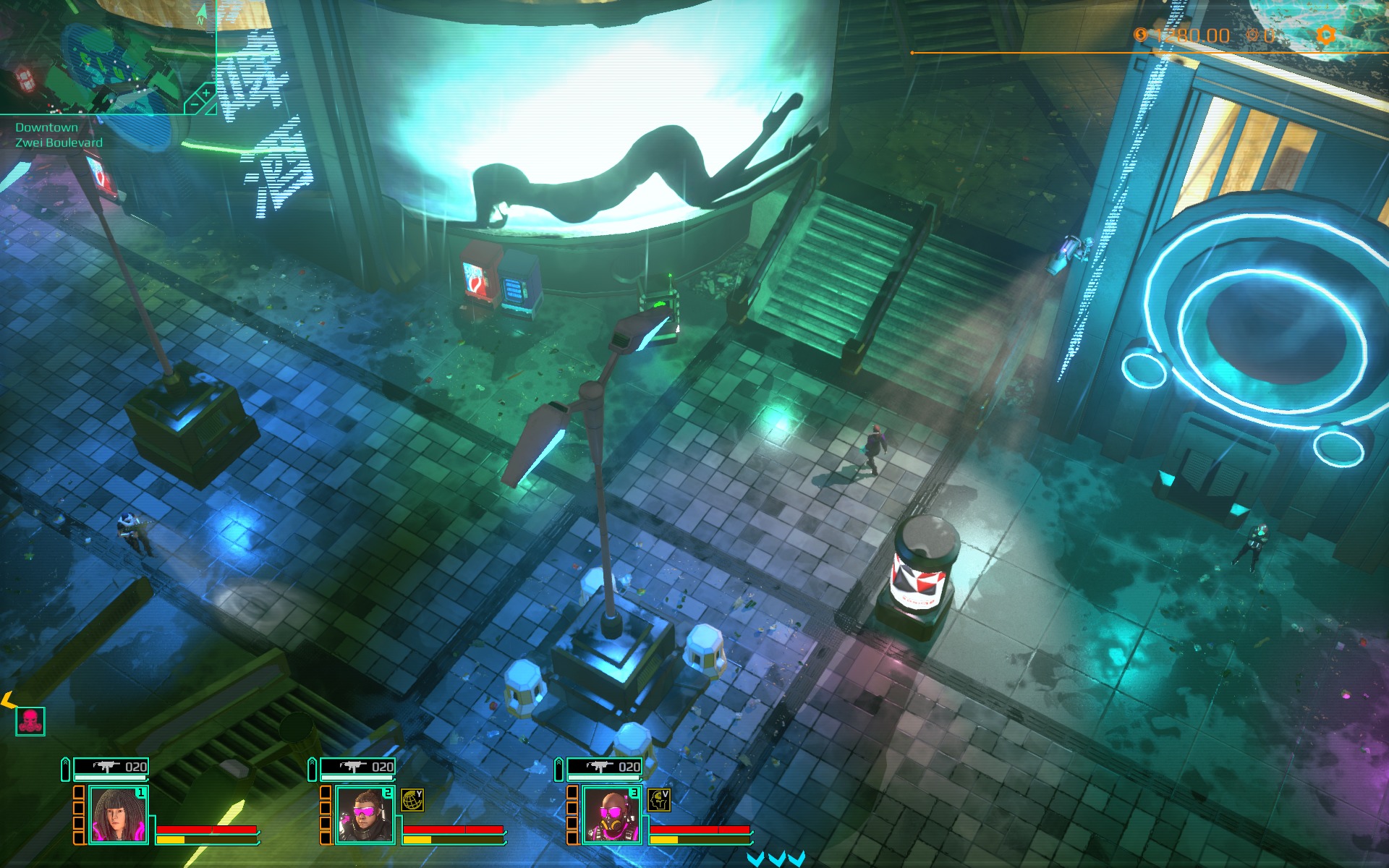Open the orange gear settings menu
This screenshot has width=1389, height=868.
(1325, 35)
